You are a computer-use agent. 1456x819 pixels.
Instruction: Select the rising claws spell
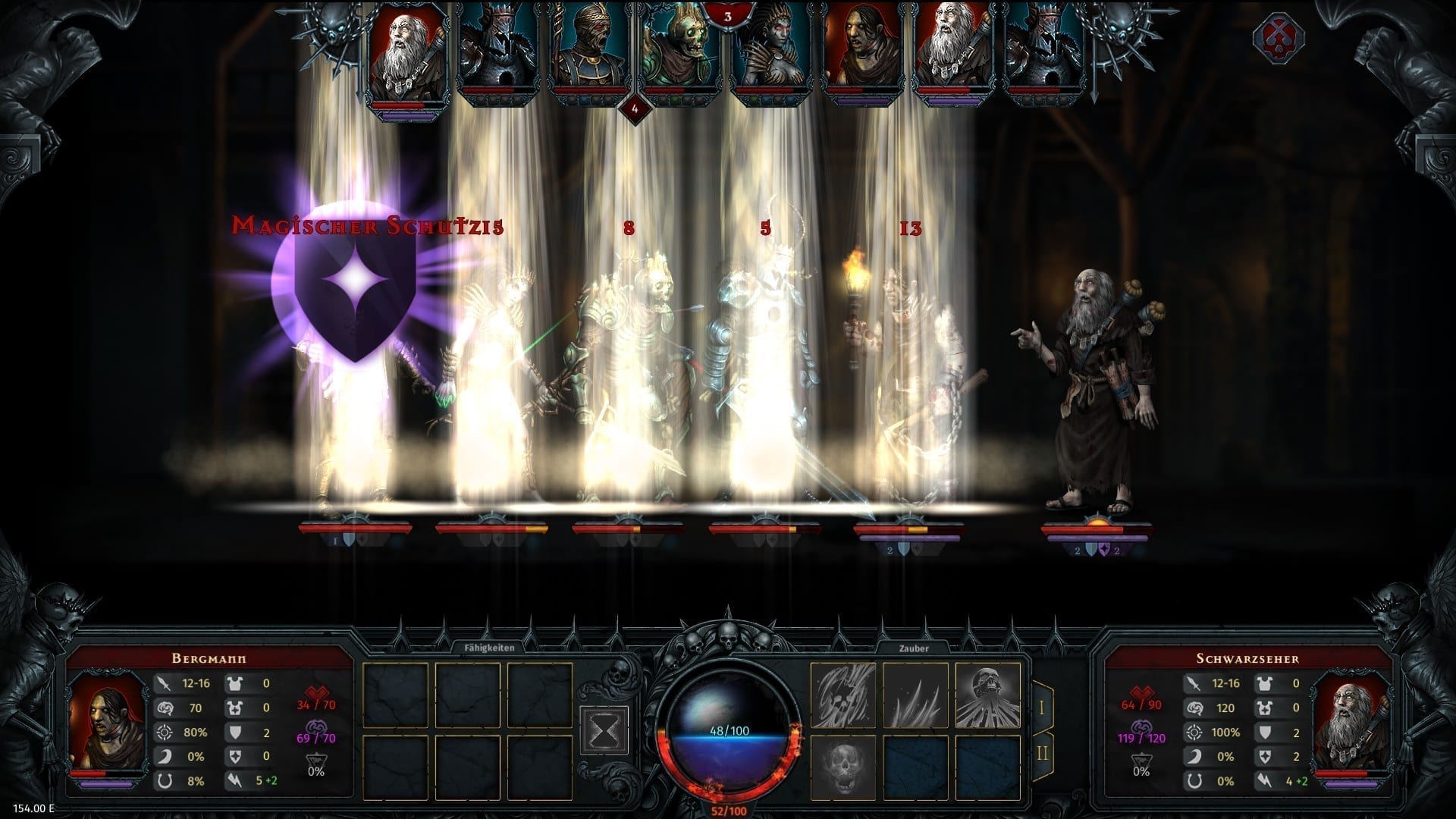point(915,695)
